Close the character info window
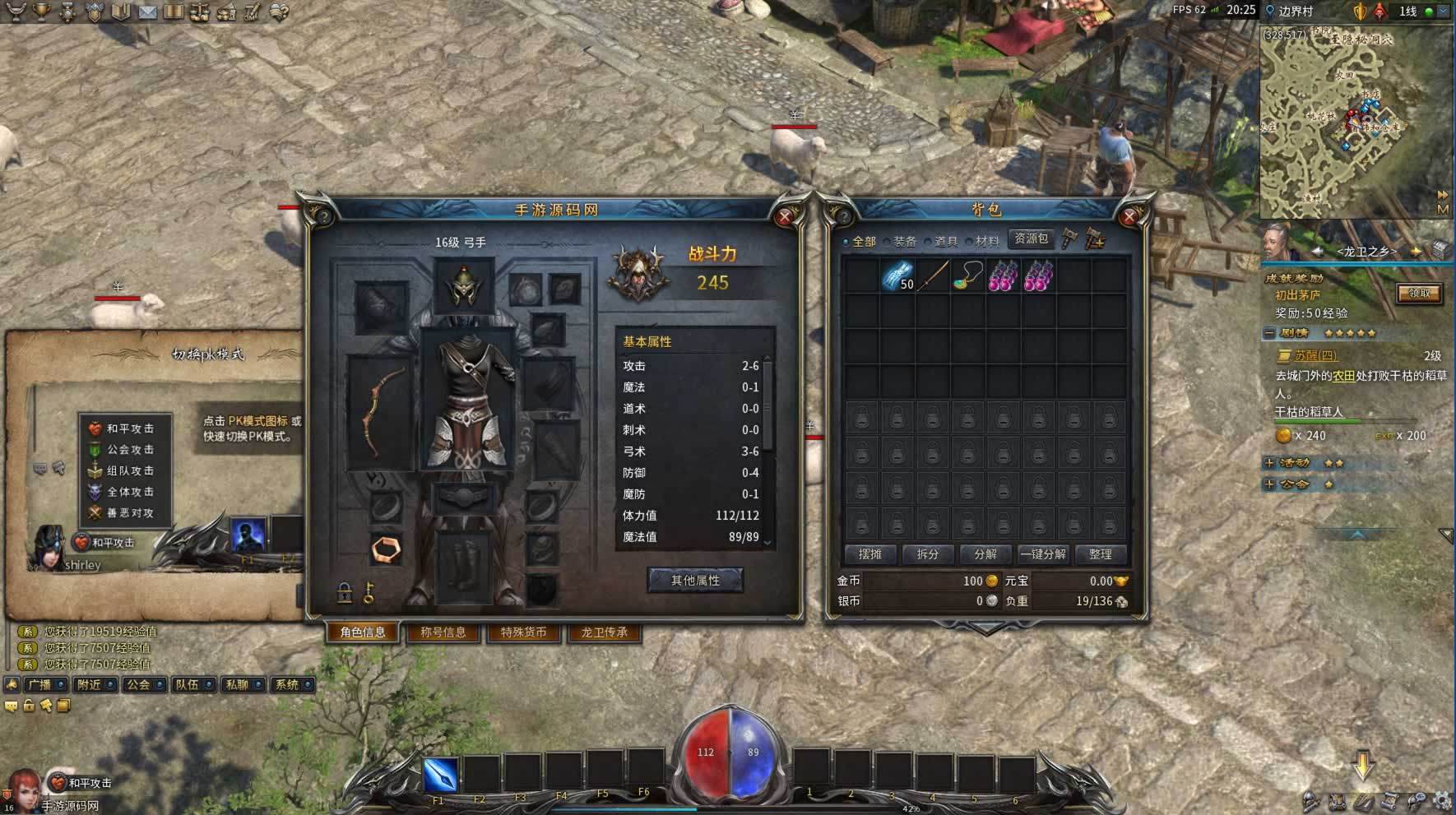1456x815 pixels. point(785,217)
